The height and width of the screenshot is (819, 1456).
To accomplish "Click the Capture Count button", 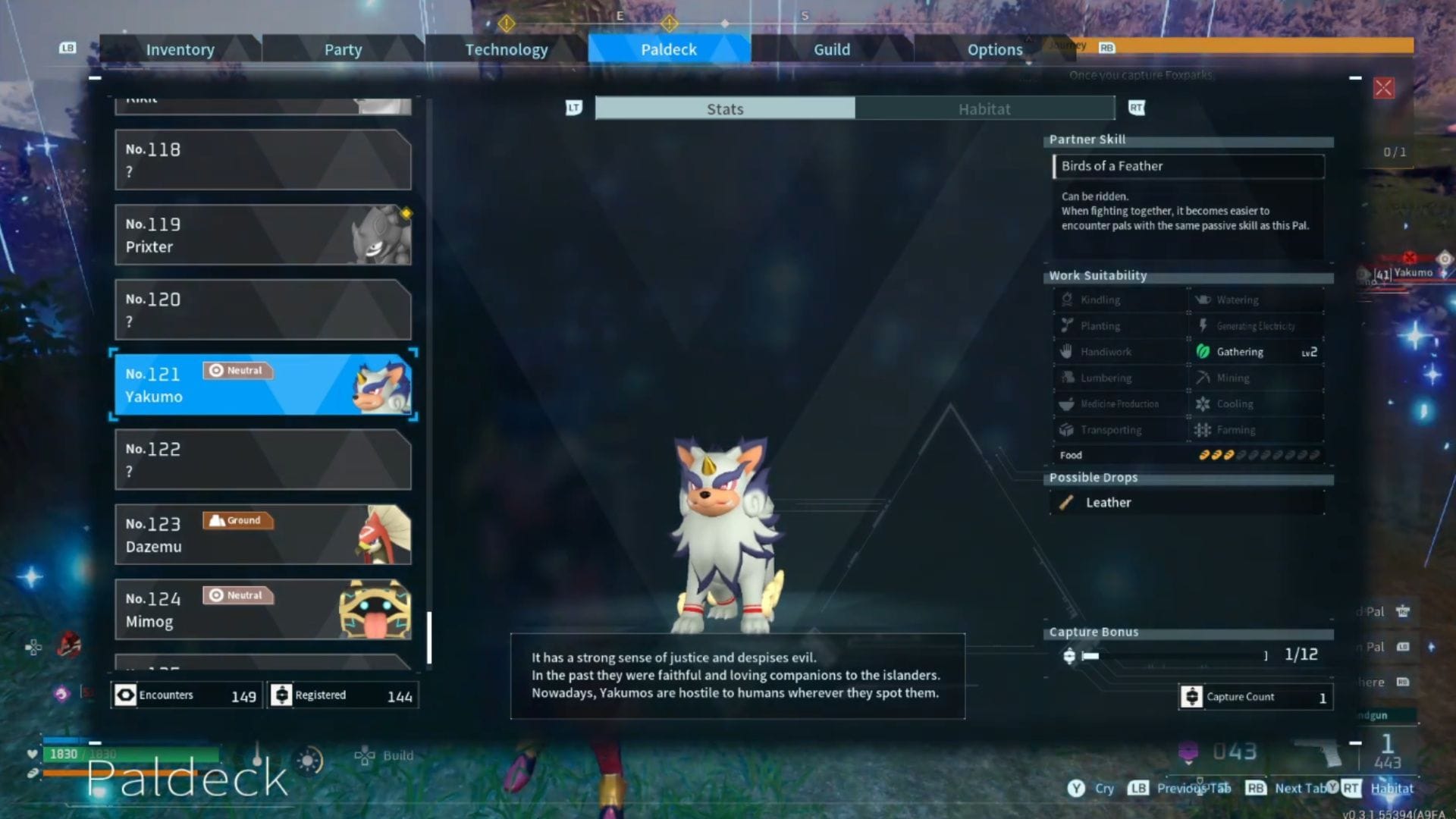I will (x=1254, y=696).
